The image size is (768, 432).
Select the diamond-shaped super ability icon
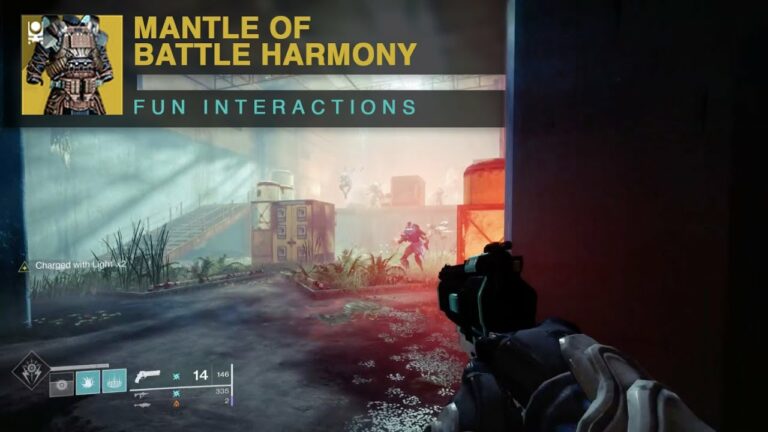point(28,370)
